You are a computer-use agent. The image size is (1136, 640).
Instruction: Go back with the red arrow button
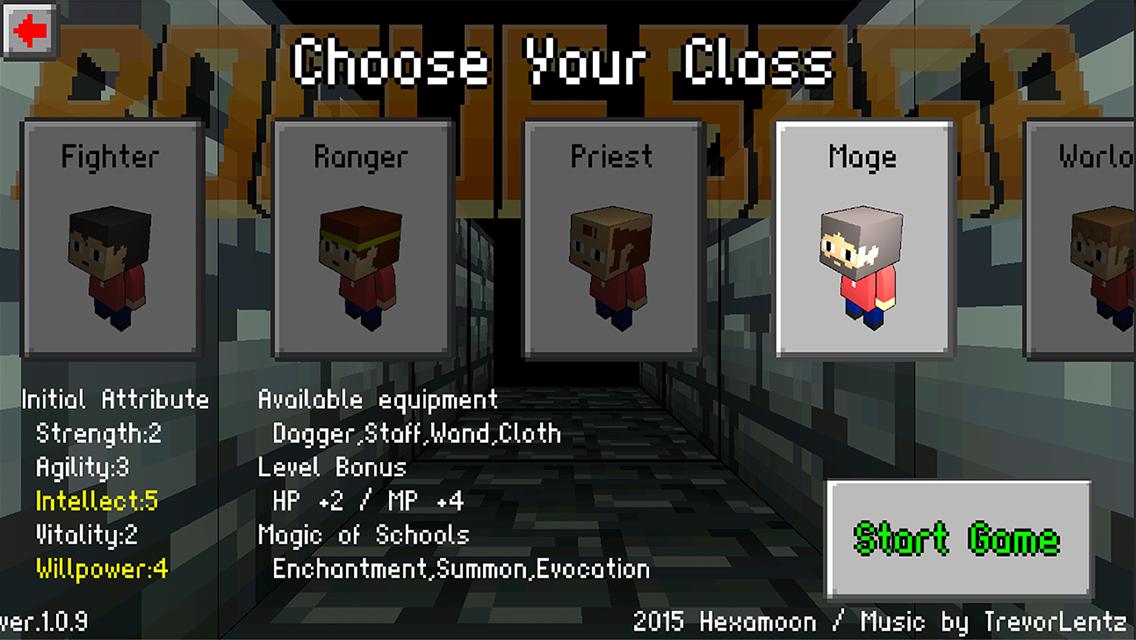[x=30, y=31]
